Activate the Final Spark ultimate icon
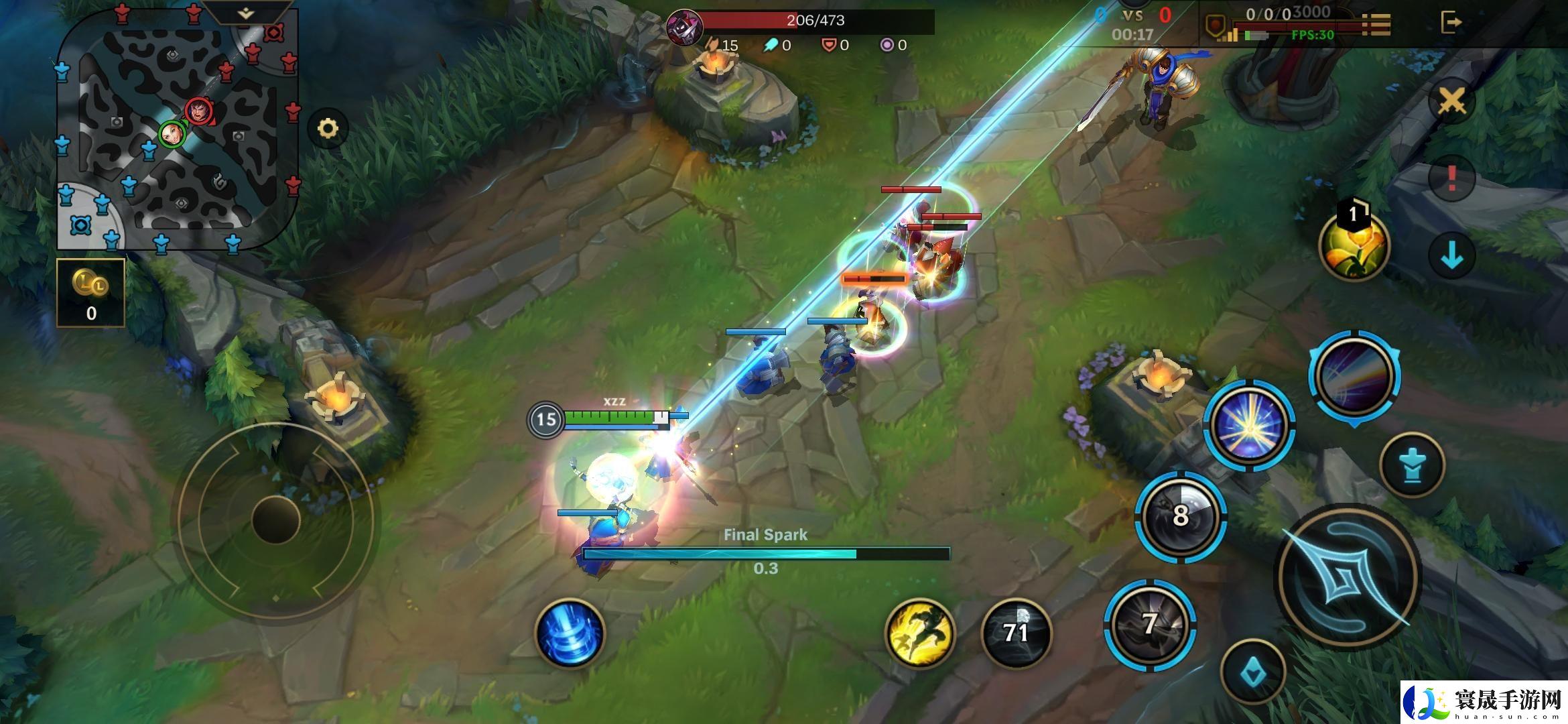Viewport: 1568px width, 724px height. tap(1354, 377)
